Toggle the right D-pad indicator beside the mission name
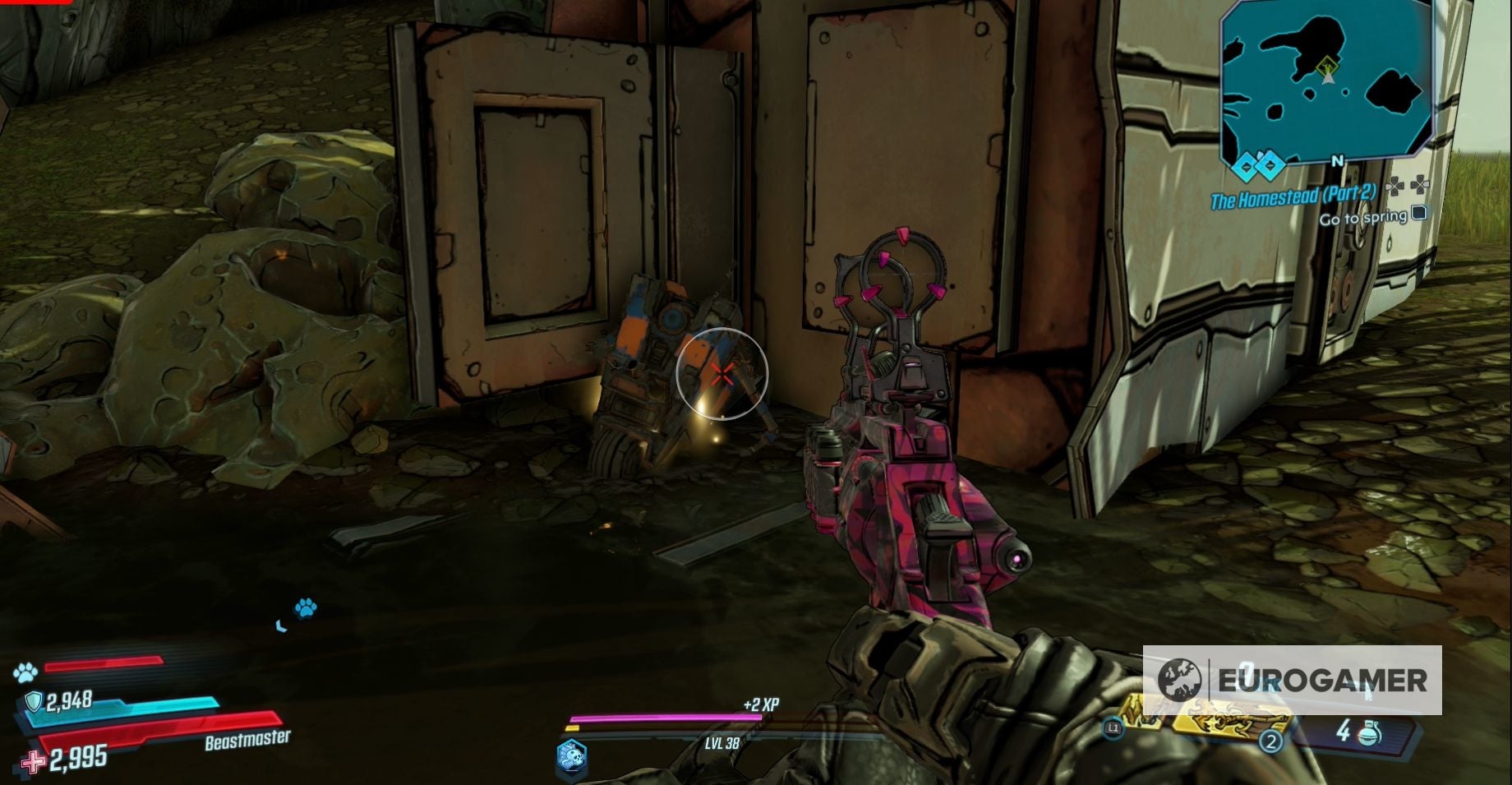Screen dimensions: 1512x785 coord(1420,187)
